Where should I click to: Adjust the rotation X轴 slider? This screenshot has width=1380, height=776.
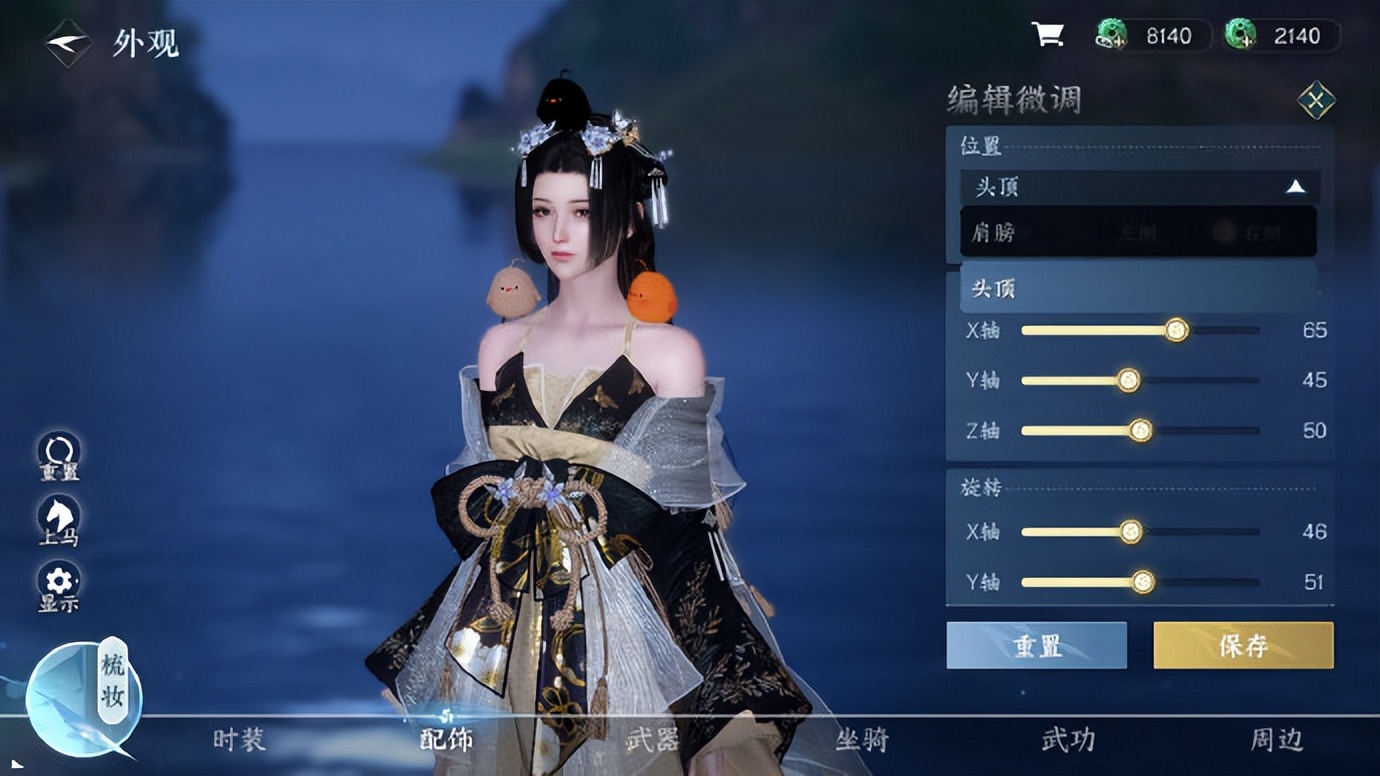pos(1130,532)
